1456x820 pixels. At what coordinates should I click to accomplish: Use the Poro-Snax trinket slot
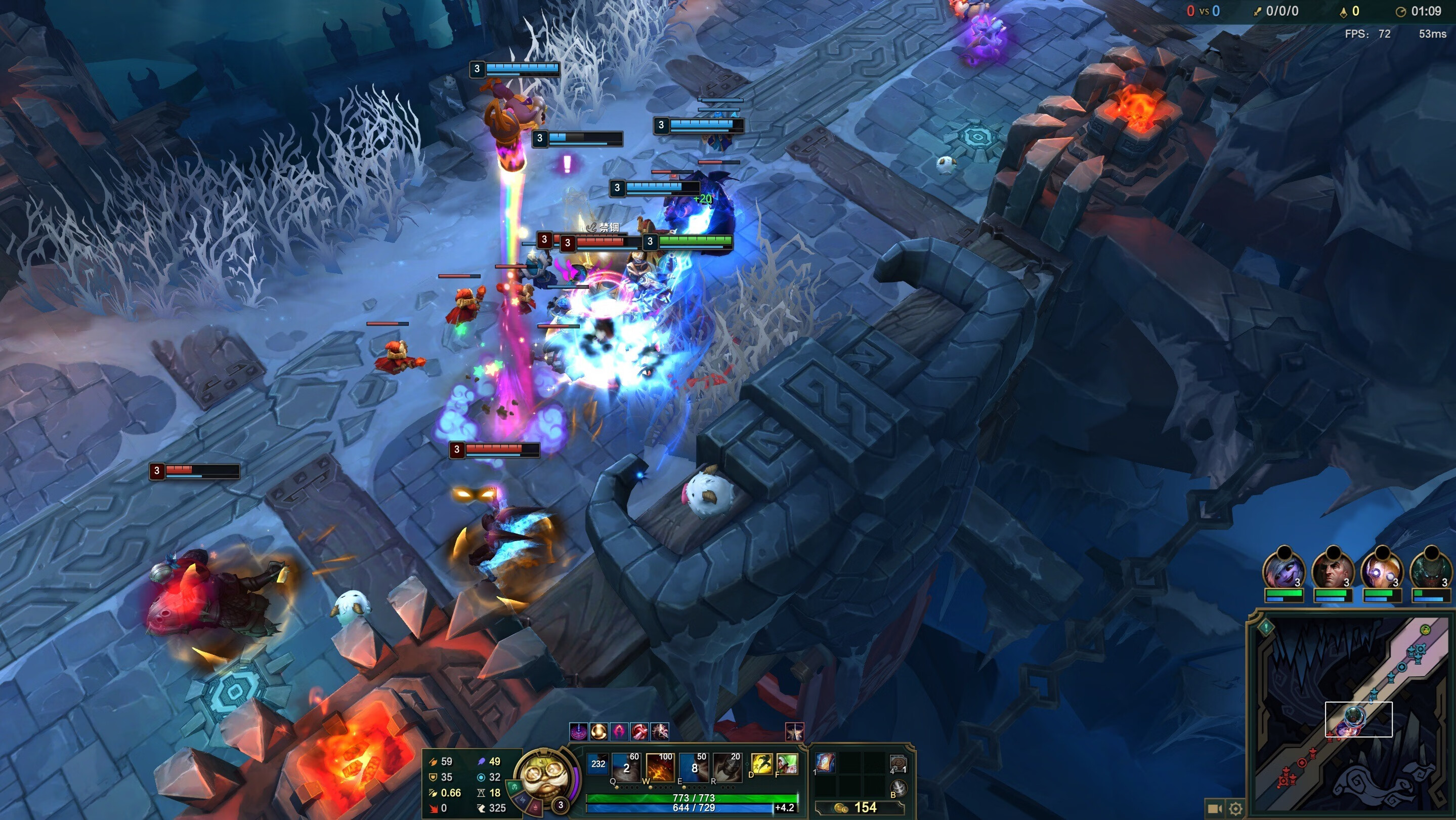pyautogui.click(x=897, y=764)
